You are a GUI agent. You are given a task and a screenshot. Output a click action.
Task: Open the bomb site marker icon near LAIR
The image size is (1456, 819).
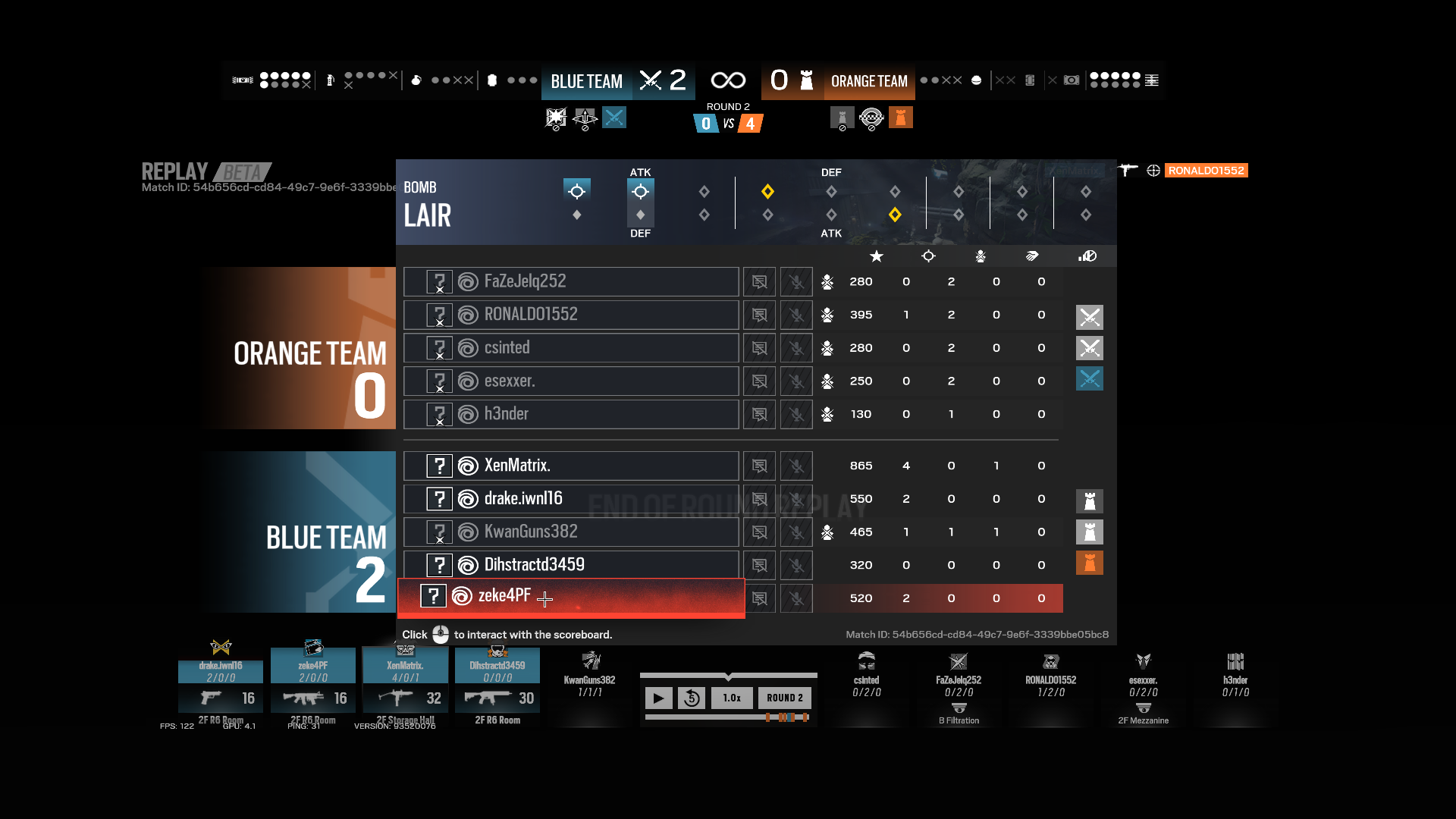click(x=578, y=192)
